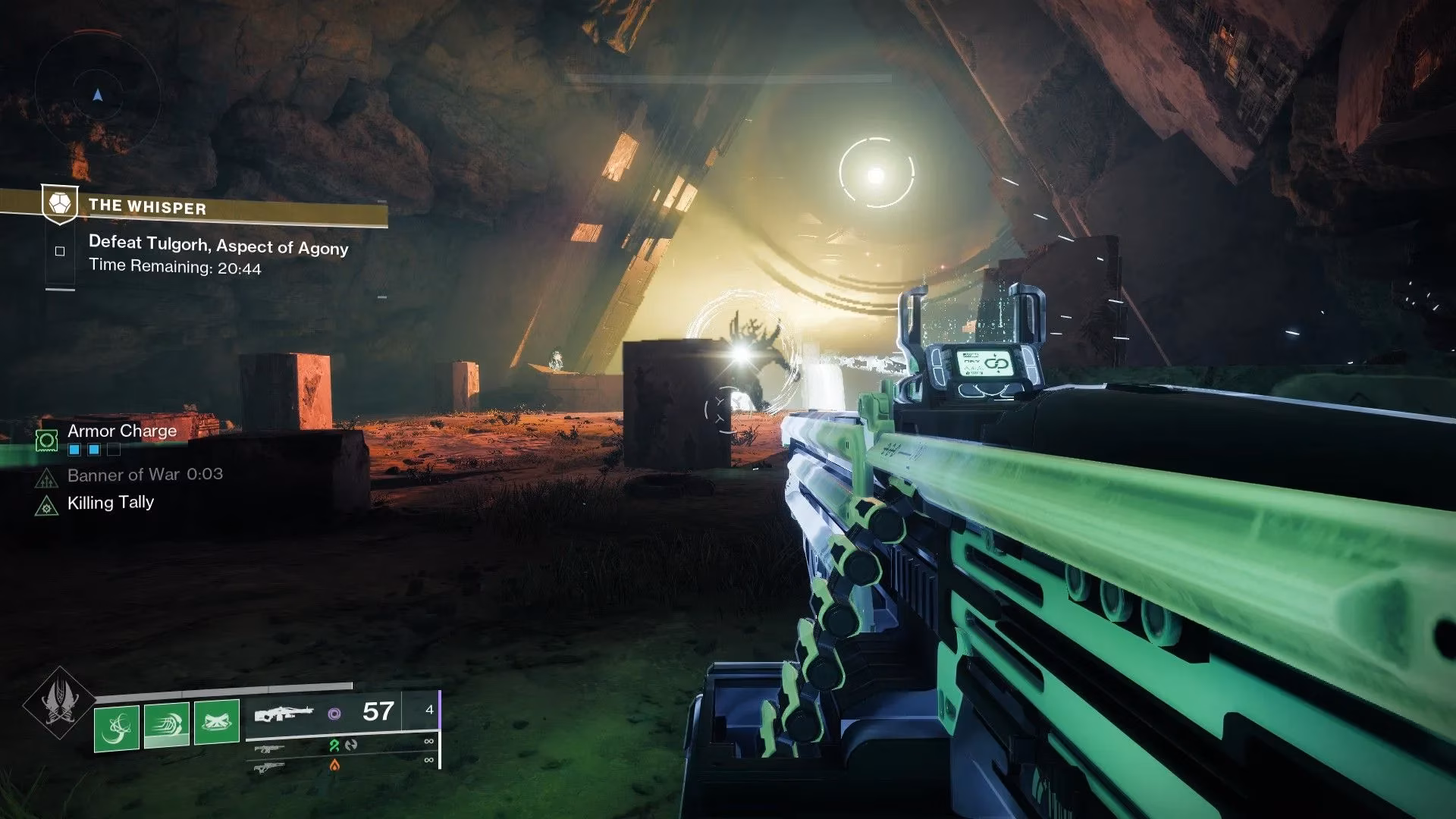This screenshot has height=819, width=1456.
Task: Click the charging melee ability icon
Action: click(167, 726)
